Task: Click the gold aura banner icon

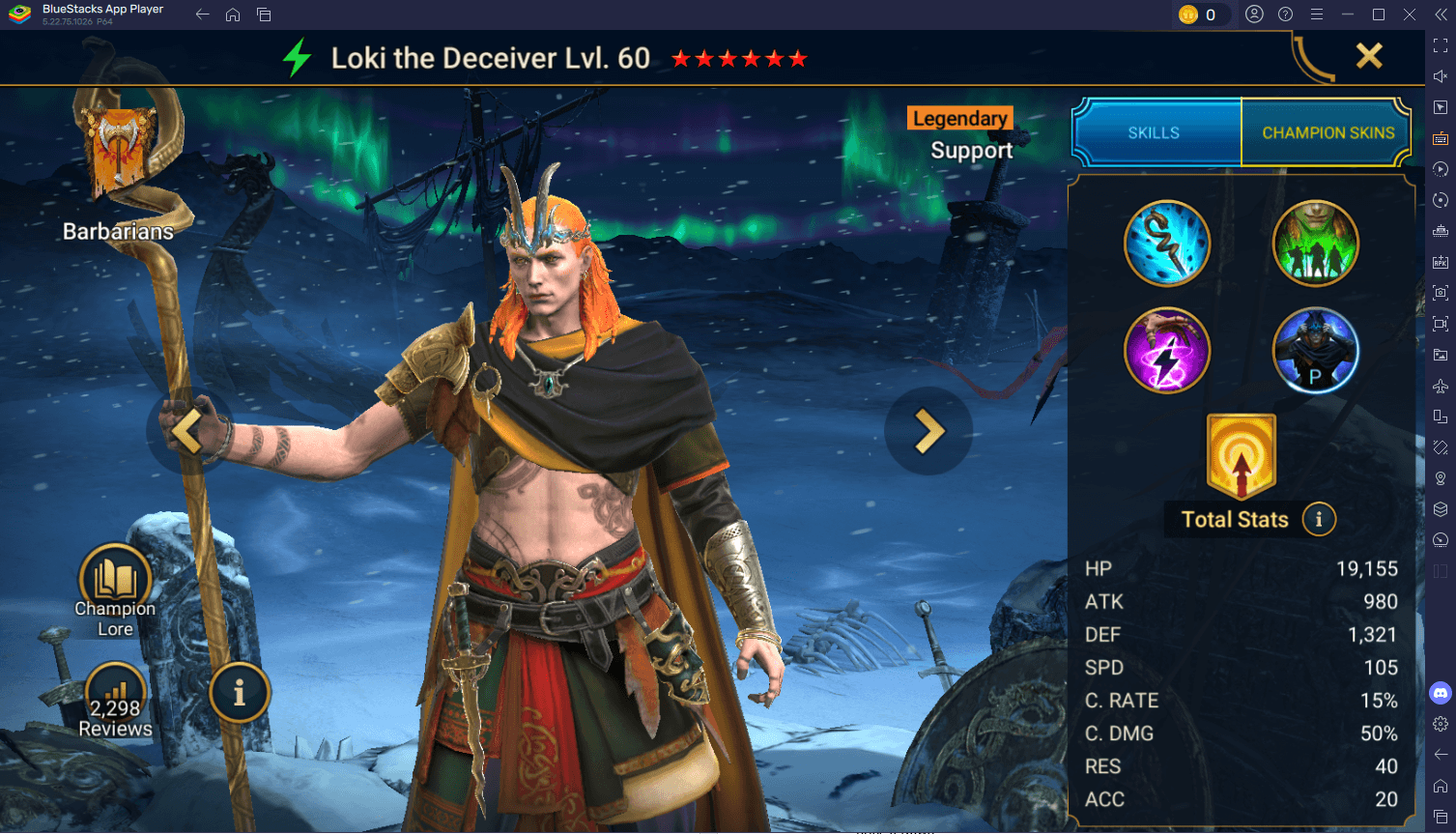Action: click(x=1242, y=456)
